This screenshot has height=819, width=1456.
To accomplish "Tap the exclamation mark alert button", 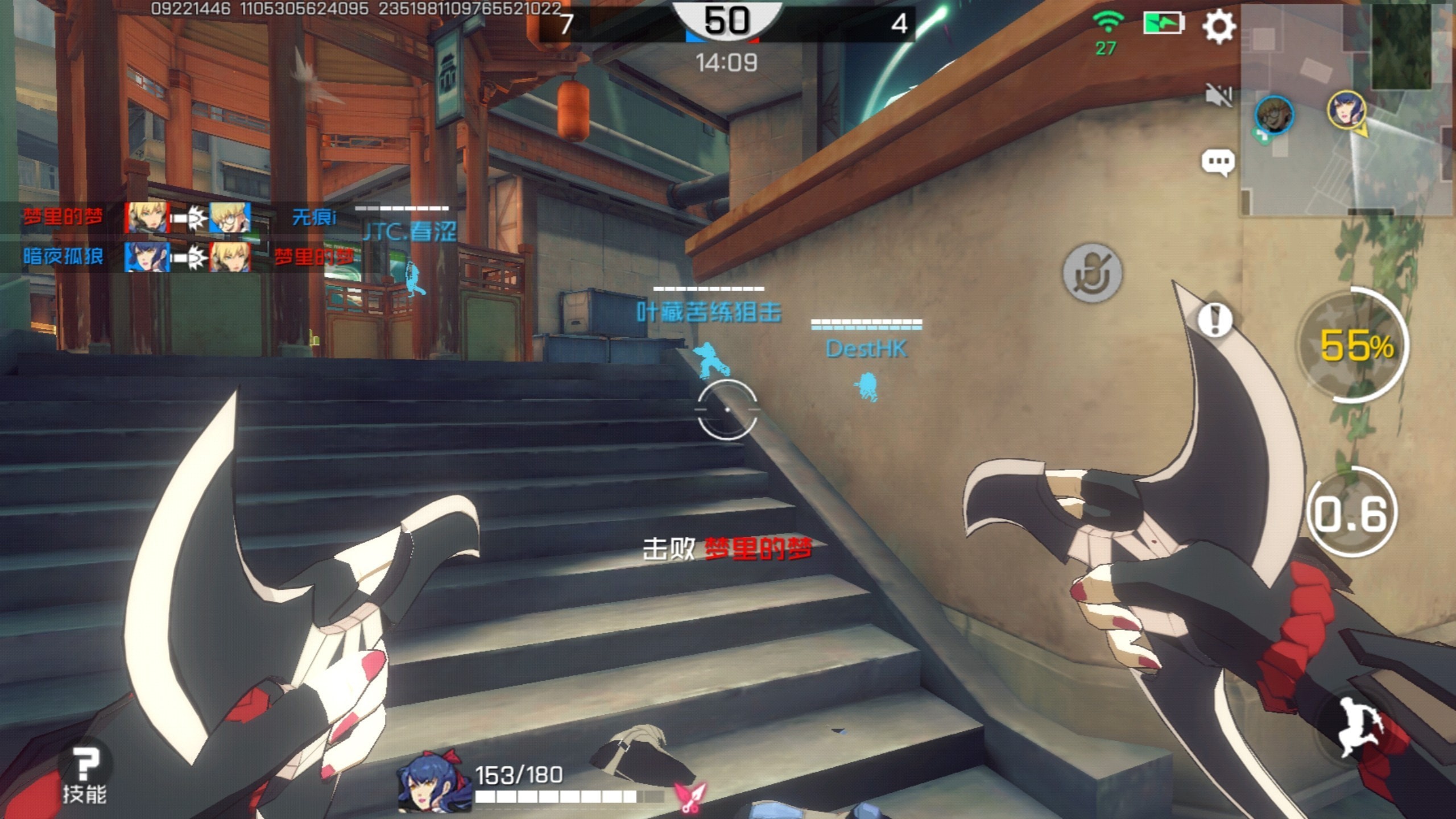I will pyautogui.click(x=1215, y=320).
